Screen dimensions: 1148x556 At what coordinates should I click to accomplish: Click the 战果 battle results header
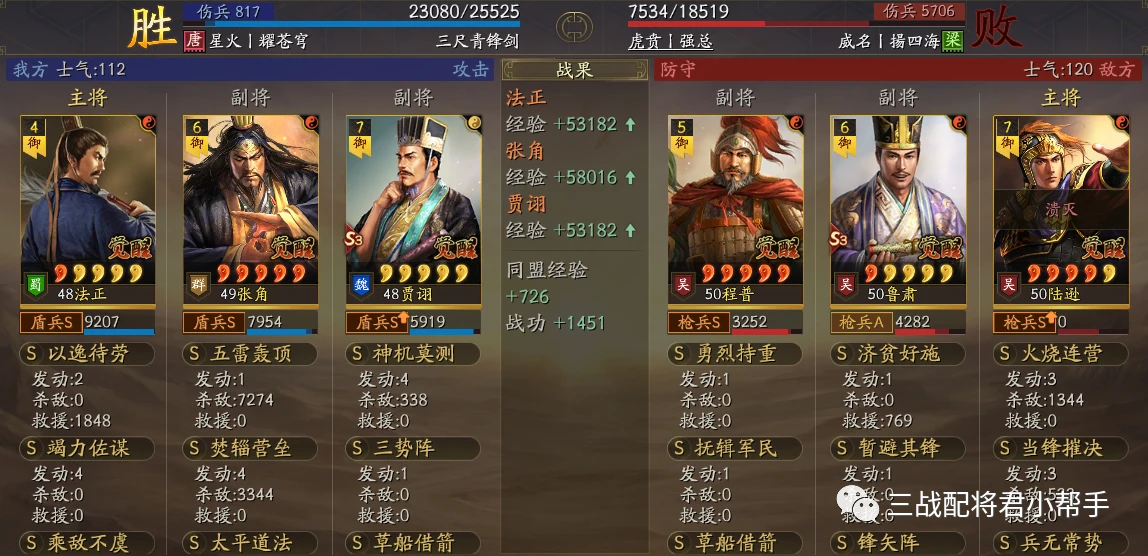[574, 70]
